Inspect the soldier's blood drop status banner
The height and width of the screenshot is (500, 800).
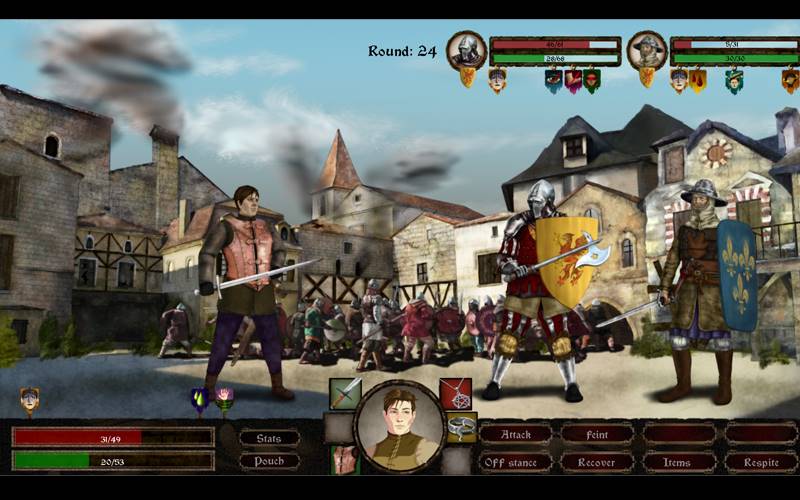698,80
